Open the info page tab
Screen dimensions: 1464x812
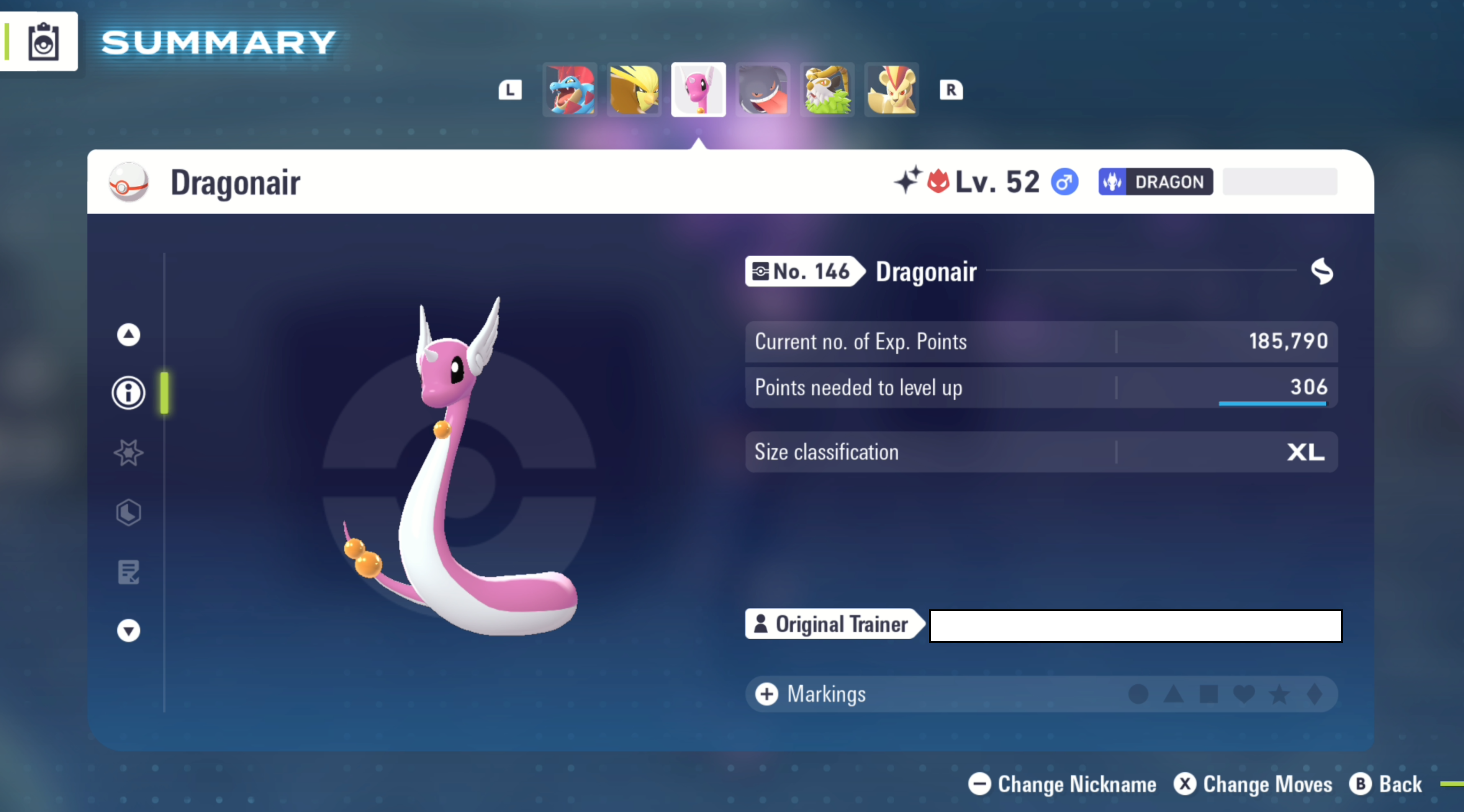[x=128, y=393]
